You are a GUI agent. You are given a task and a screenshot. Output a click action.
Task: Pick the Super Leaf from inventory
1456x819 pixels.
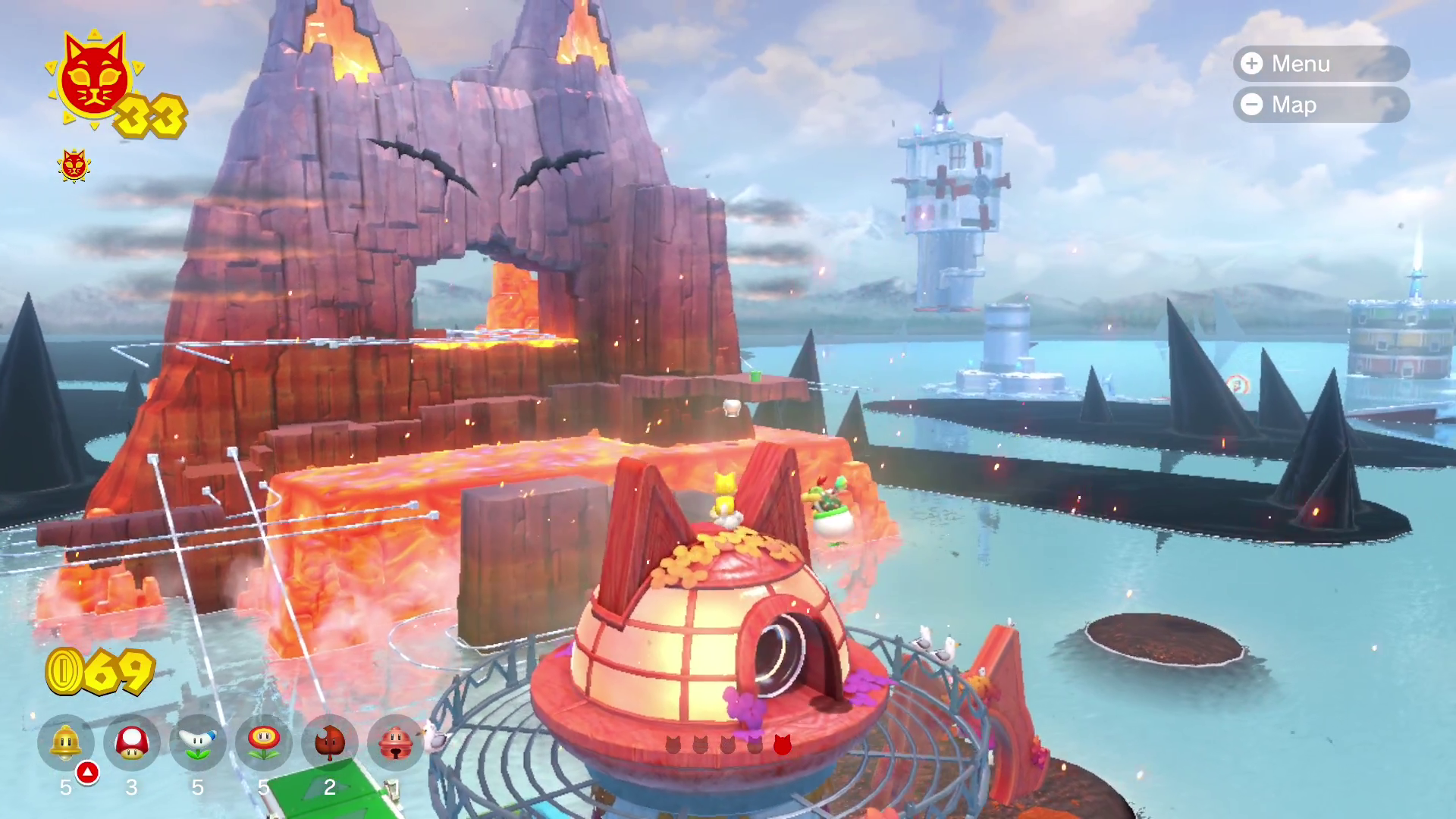click(x=330, y=742)
